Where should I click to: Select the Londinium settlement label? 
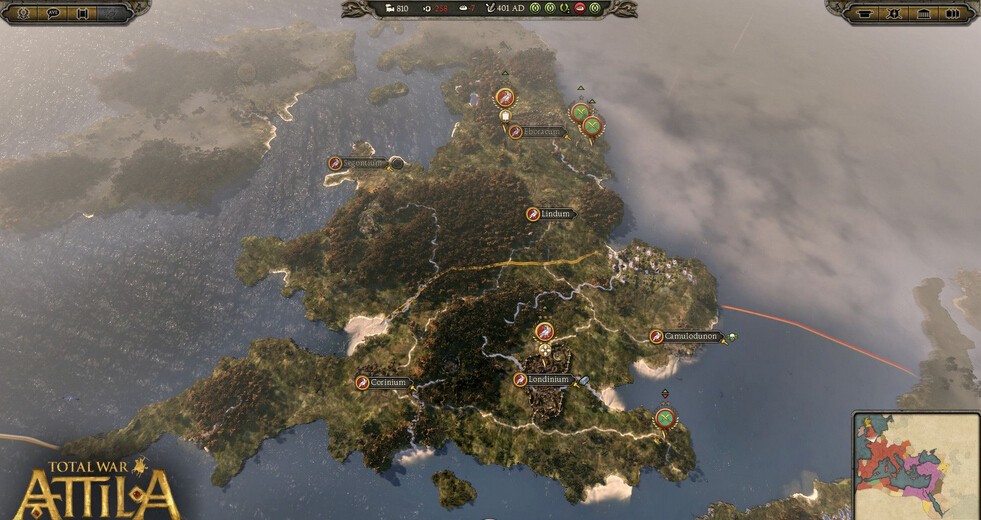click(547, 380)
